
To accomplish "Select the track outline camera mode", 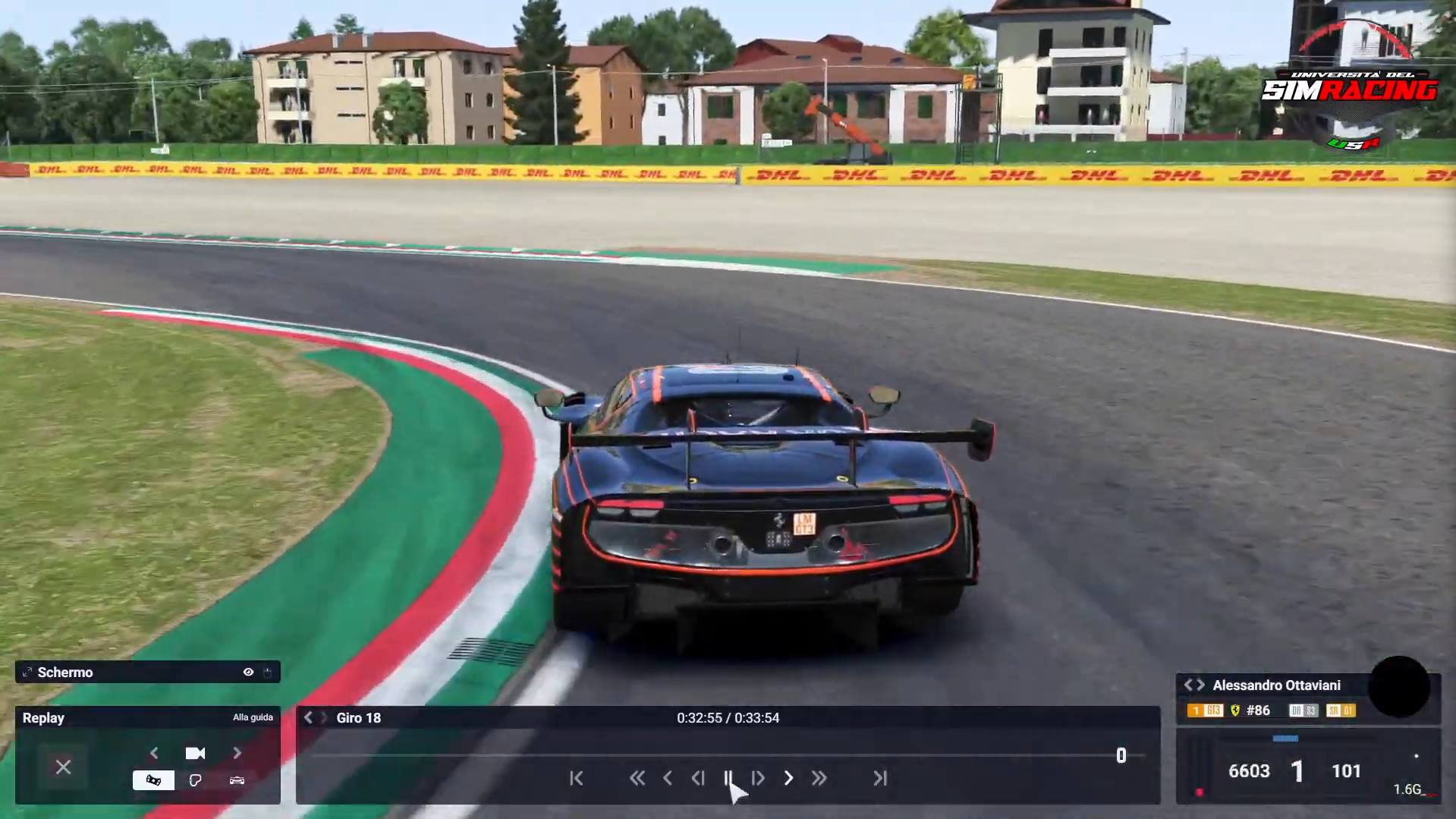I will pos(195,780).
